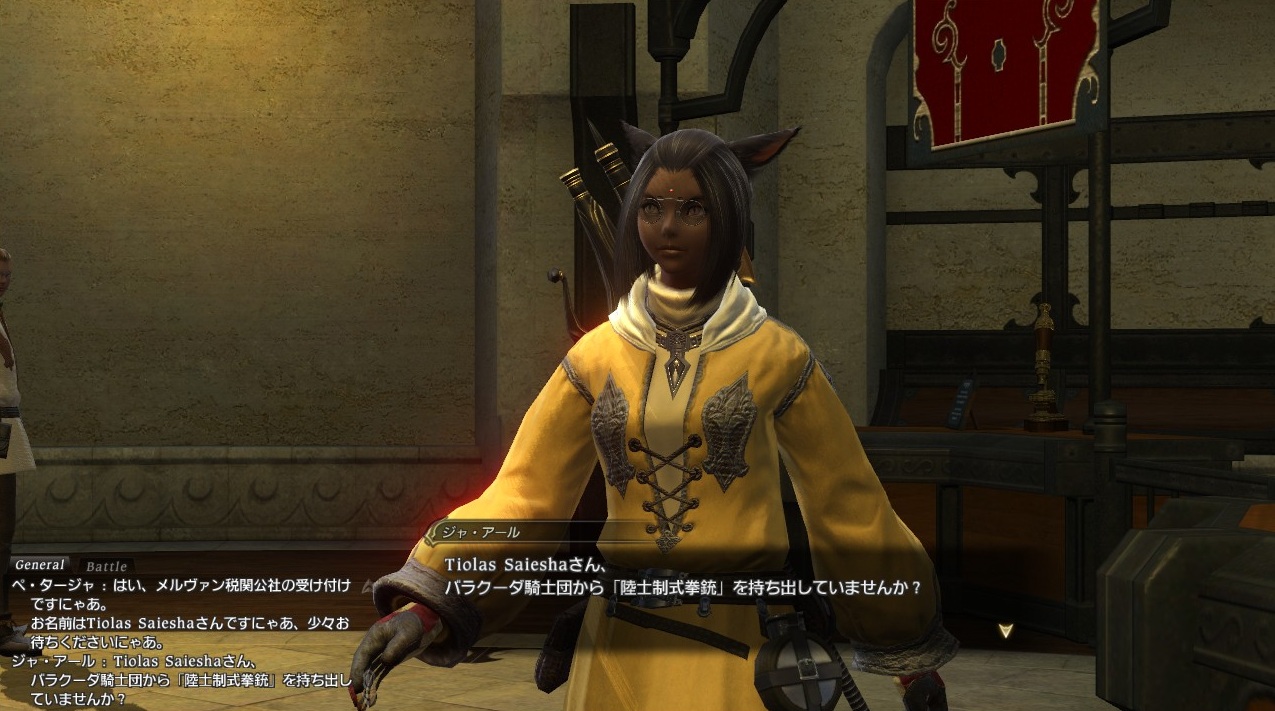This screenshot has width=1275, height=711.
Task: Open the Battle chat tab
Action: tap(106, 567)
